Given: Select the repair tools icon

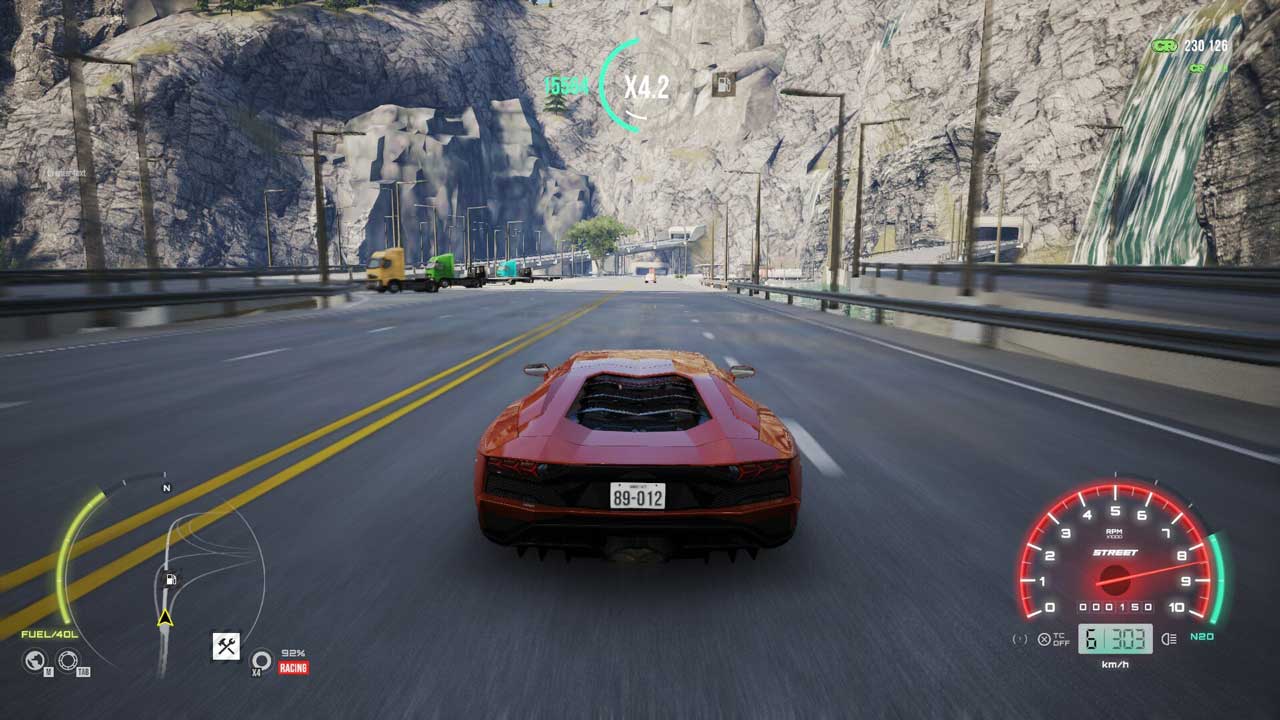Looking at the screenshot, I should [226, 646].
